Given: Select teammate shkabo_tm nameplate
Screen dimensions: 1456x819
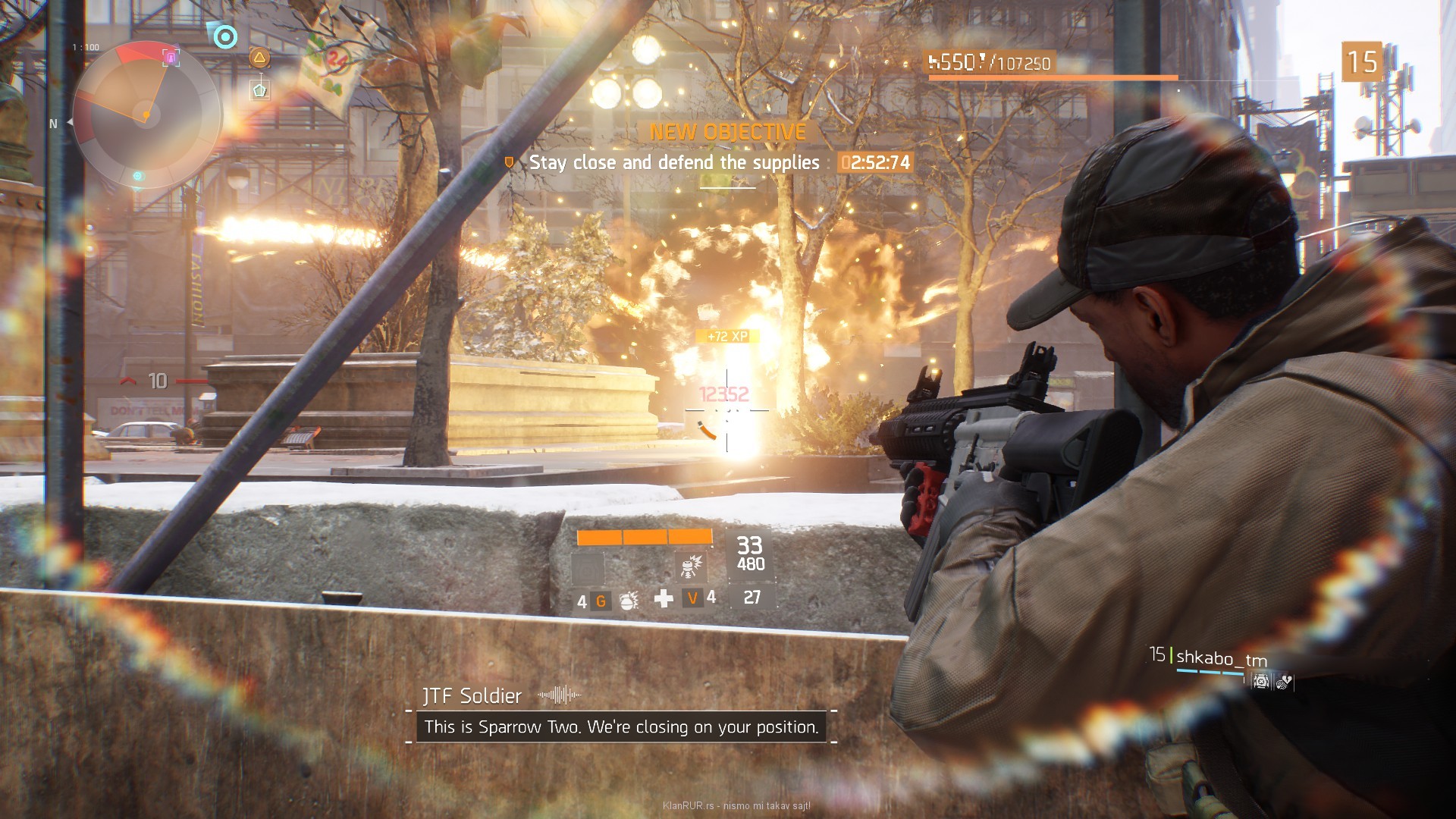Looking at the screenshot, I should [1221, 658].
